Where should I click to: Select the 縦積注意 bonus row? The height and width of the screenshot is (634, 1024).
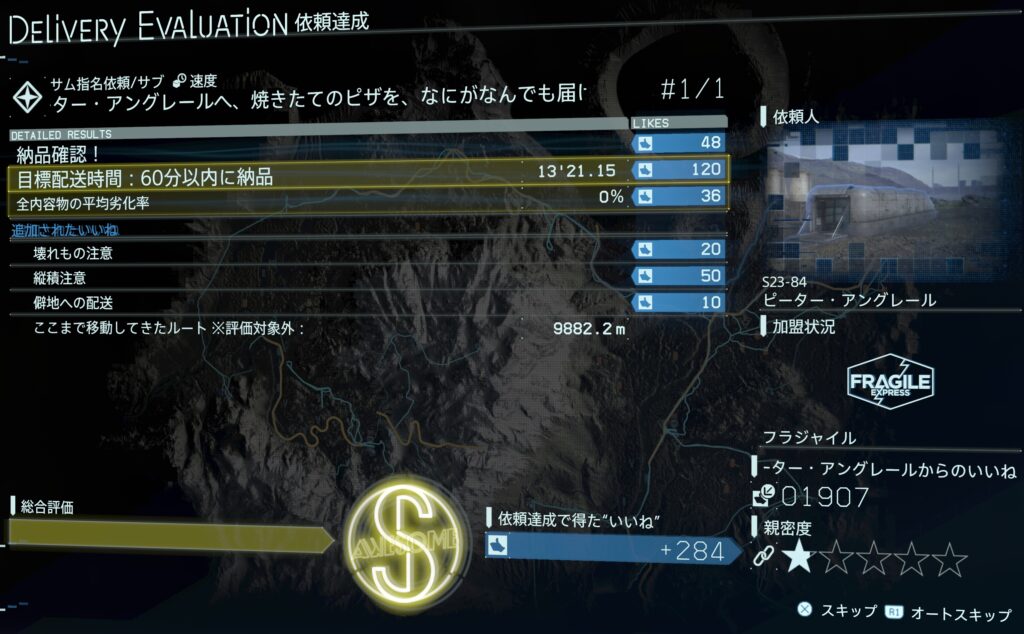368,277
